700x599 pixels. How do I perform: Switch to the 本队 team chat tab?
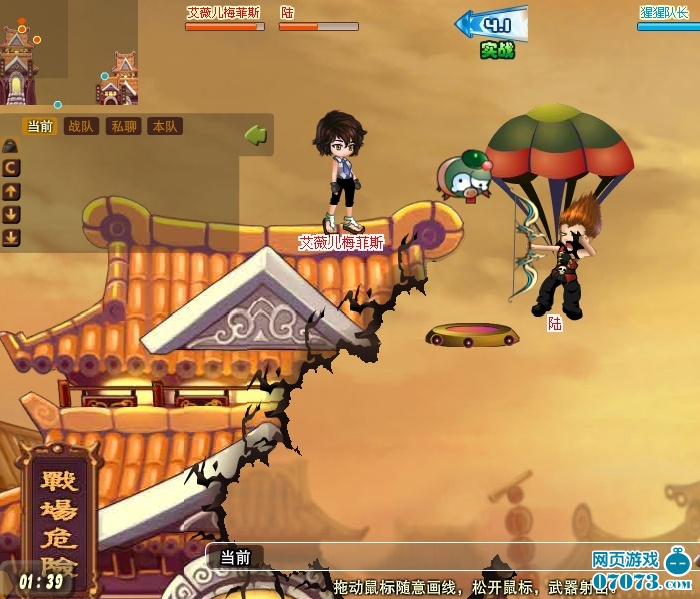(x=165, y=127)
